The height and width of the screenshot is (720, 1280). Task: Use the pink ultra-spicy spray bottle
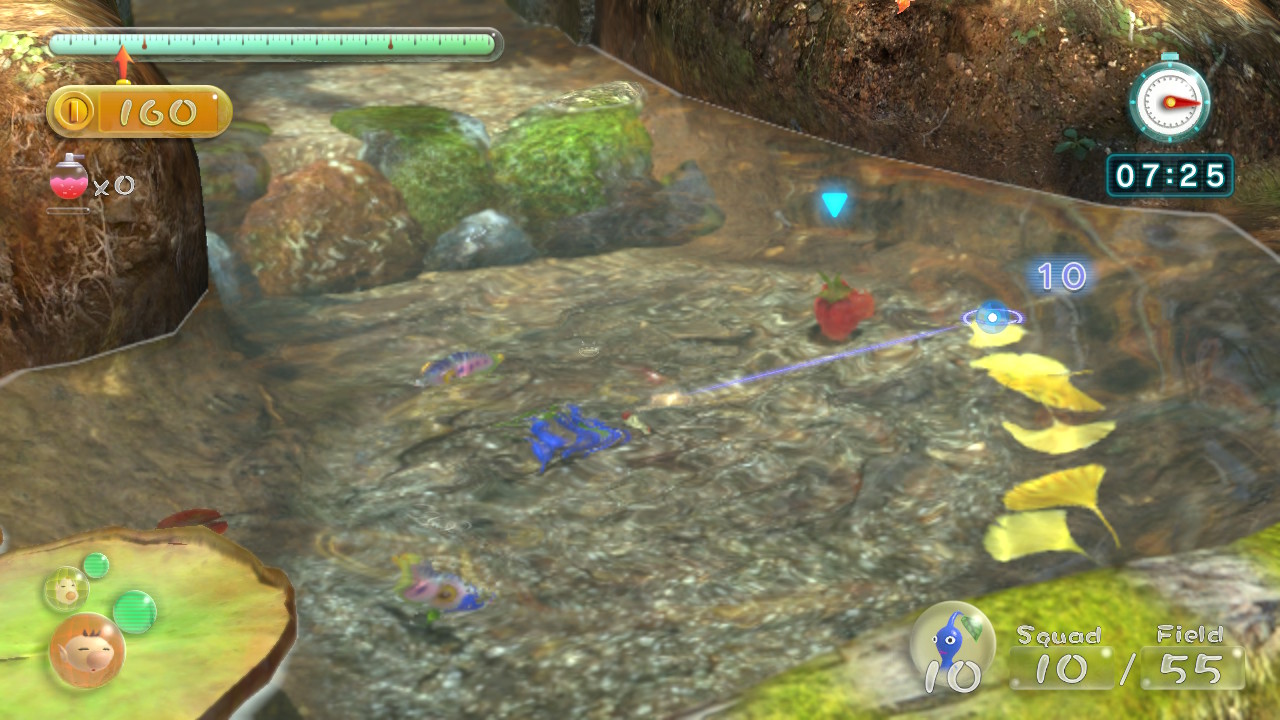click(69, 179)
